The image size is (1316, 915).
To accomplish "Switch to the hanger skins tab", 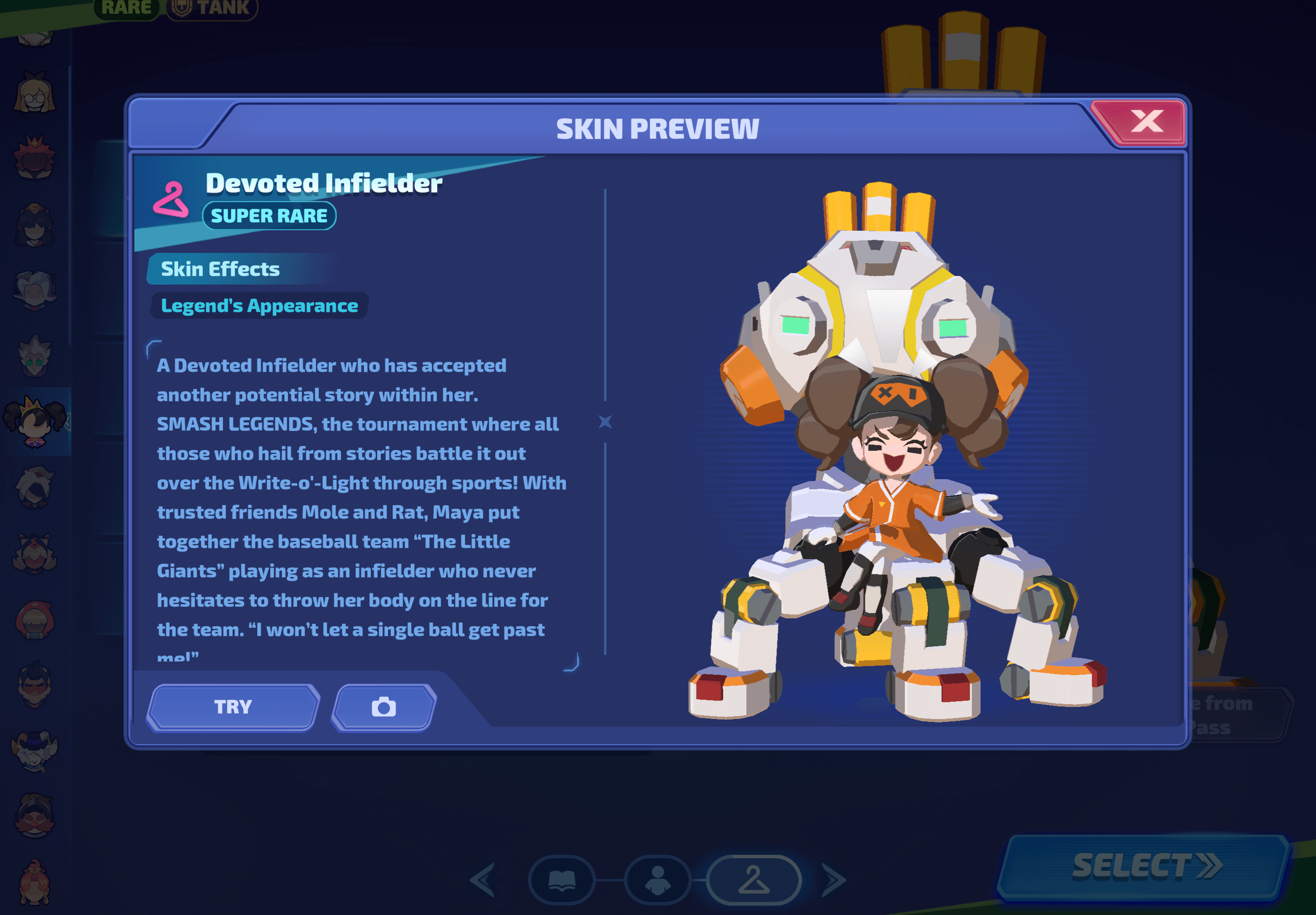I will 753,879.
